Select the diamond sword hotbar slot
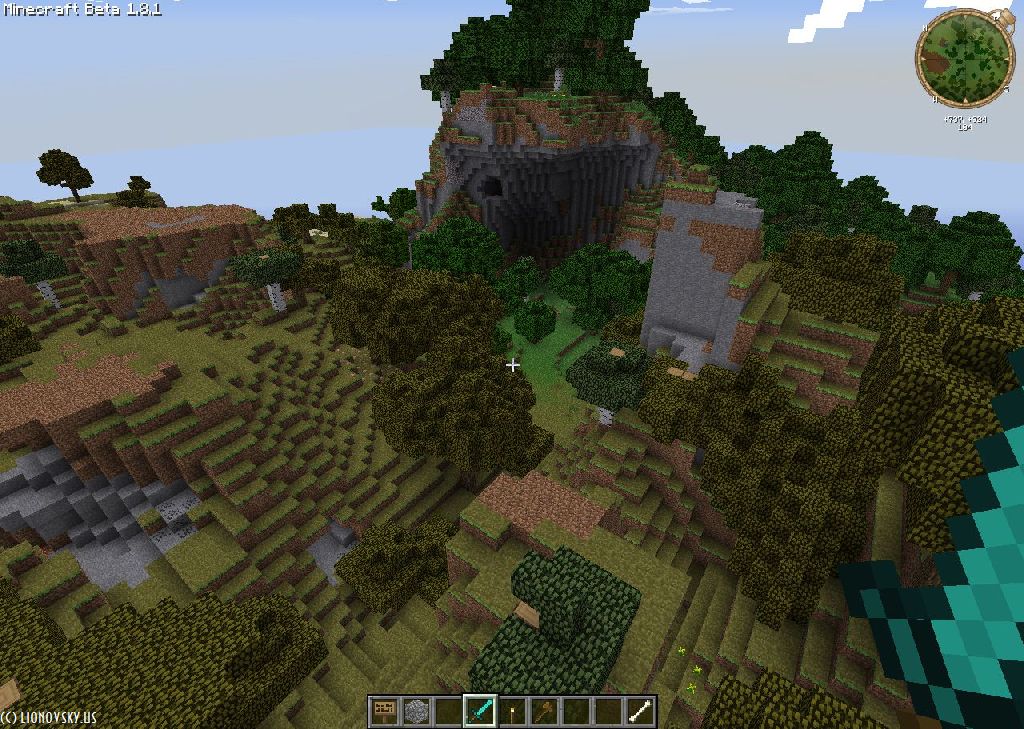1024x729 pixels. [x=480, y=711]
